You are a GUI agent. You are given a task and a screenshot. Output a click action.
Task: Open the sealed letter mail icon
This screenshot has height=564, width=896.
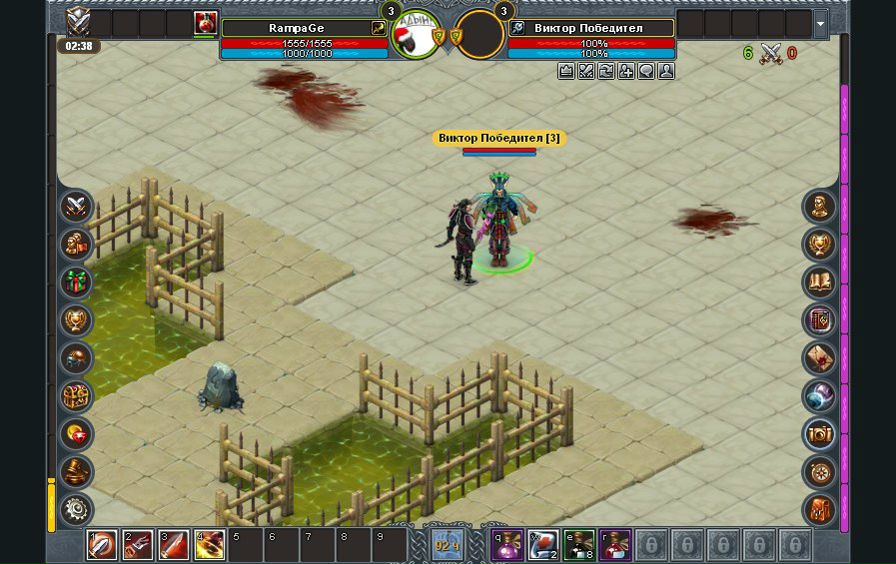820,359
